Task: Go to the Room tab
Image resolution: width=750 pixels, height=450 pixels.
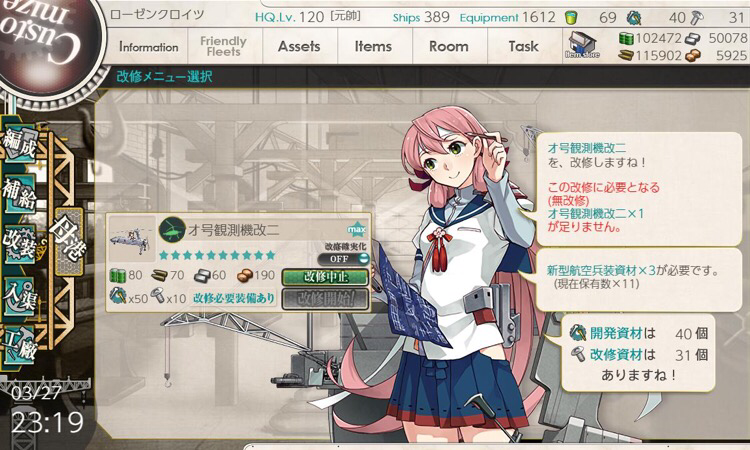Action: tap(448, 46)
